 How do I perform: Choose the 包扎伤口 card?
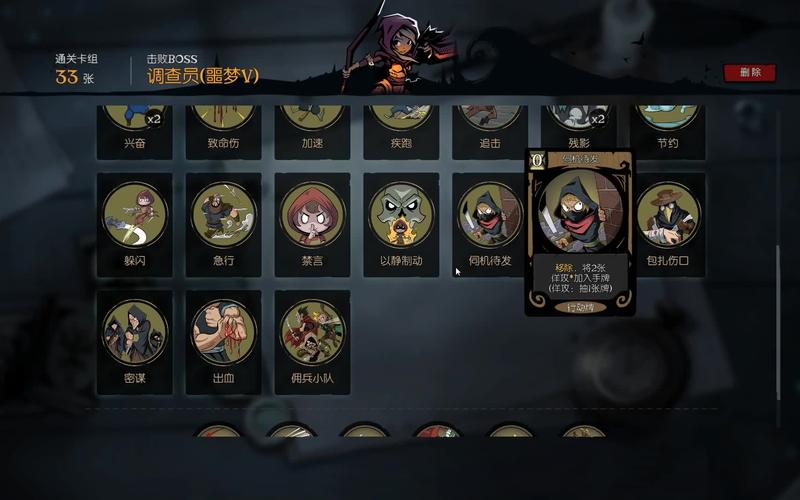pyautogui.click(x=668, y=224)
